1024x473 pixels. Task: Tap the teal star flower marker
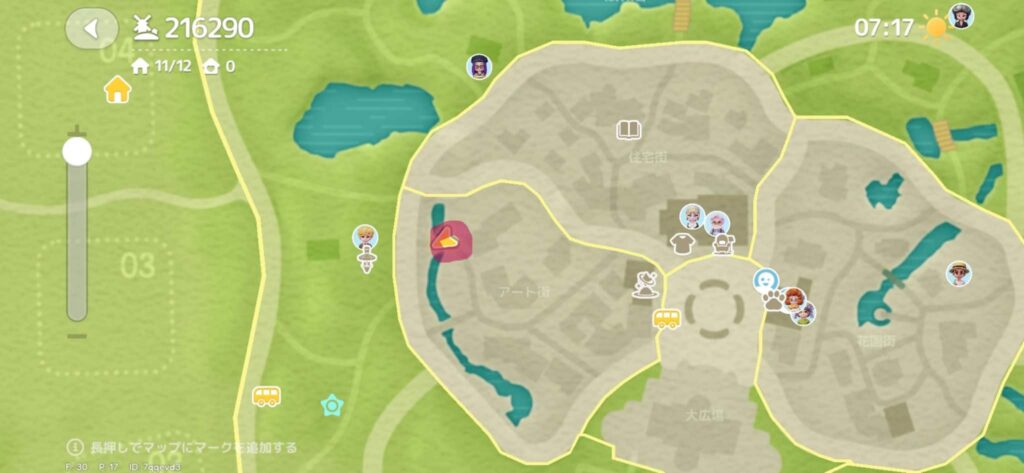tap(331, 405)
